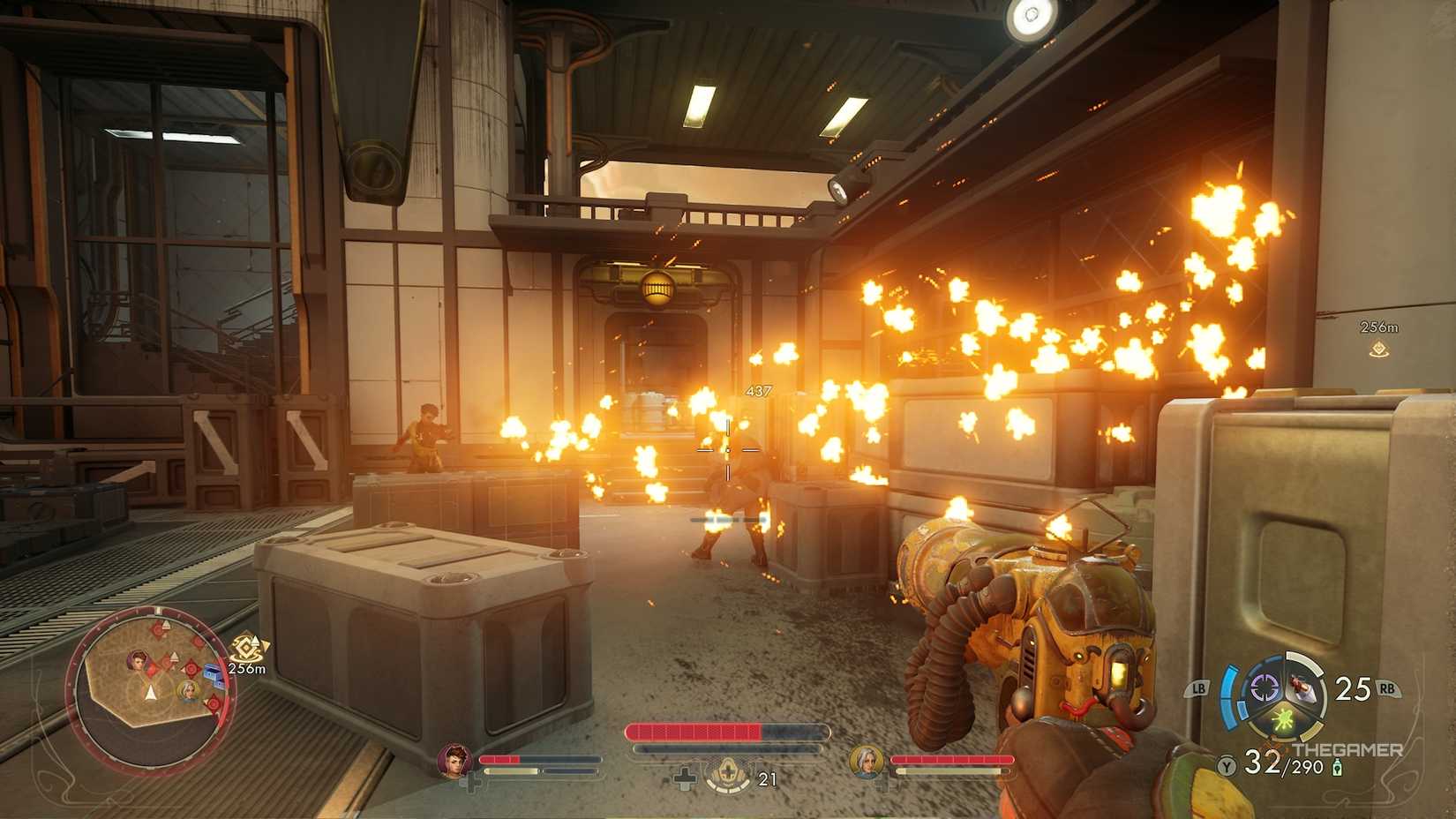1456x819 pixels.
Task: Click the equipped grenade icon on the weapon wheel
Action: 1299,688
